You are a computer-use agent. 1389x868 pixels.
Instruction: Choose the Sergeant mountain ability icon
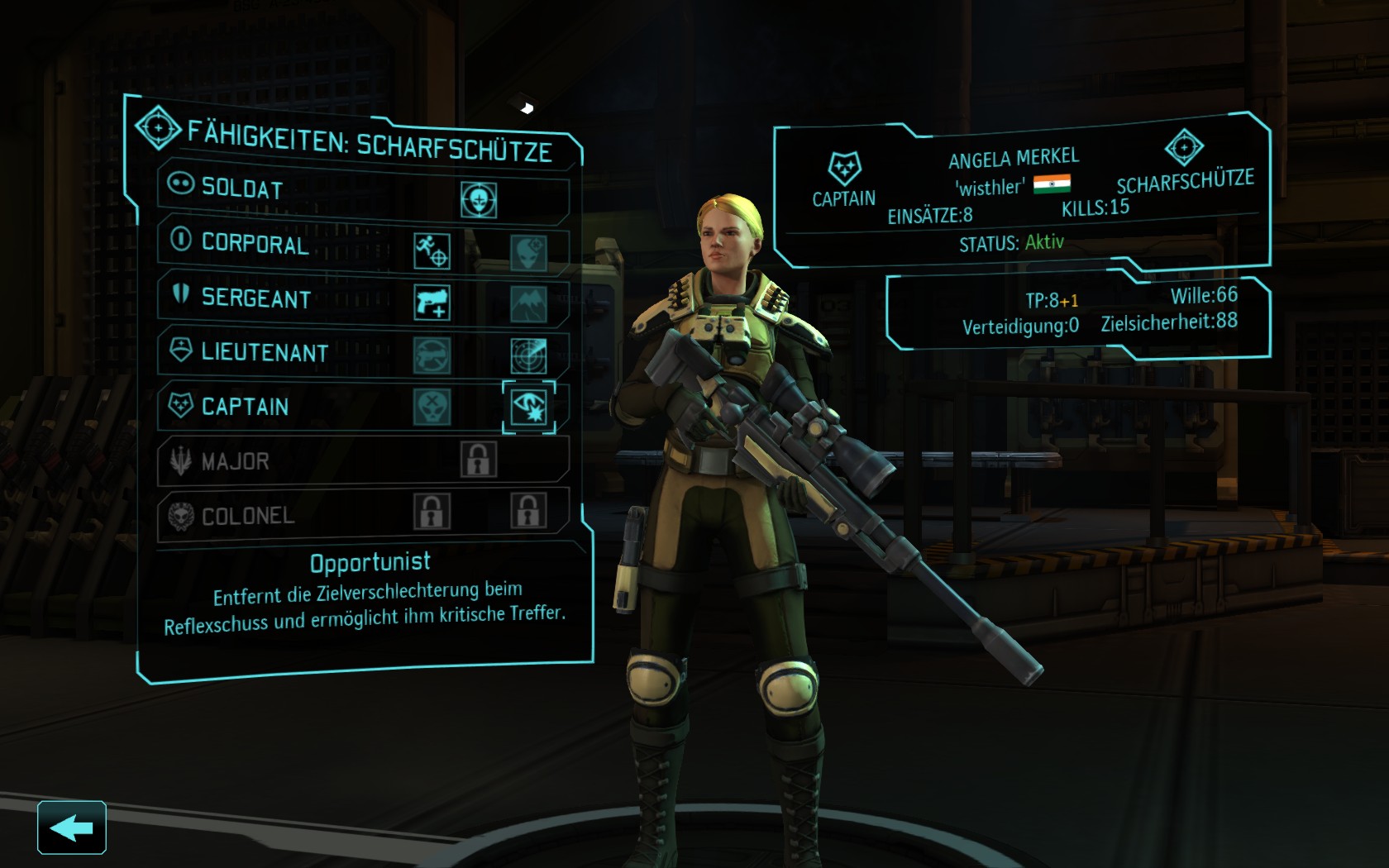tap(528, 304)
